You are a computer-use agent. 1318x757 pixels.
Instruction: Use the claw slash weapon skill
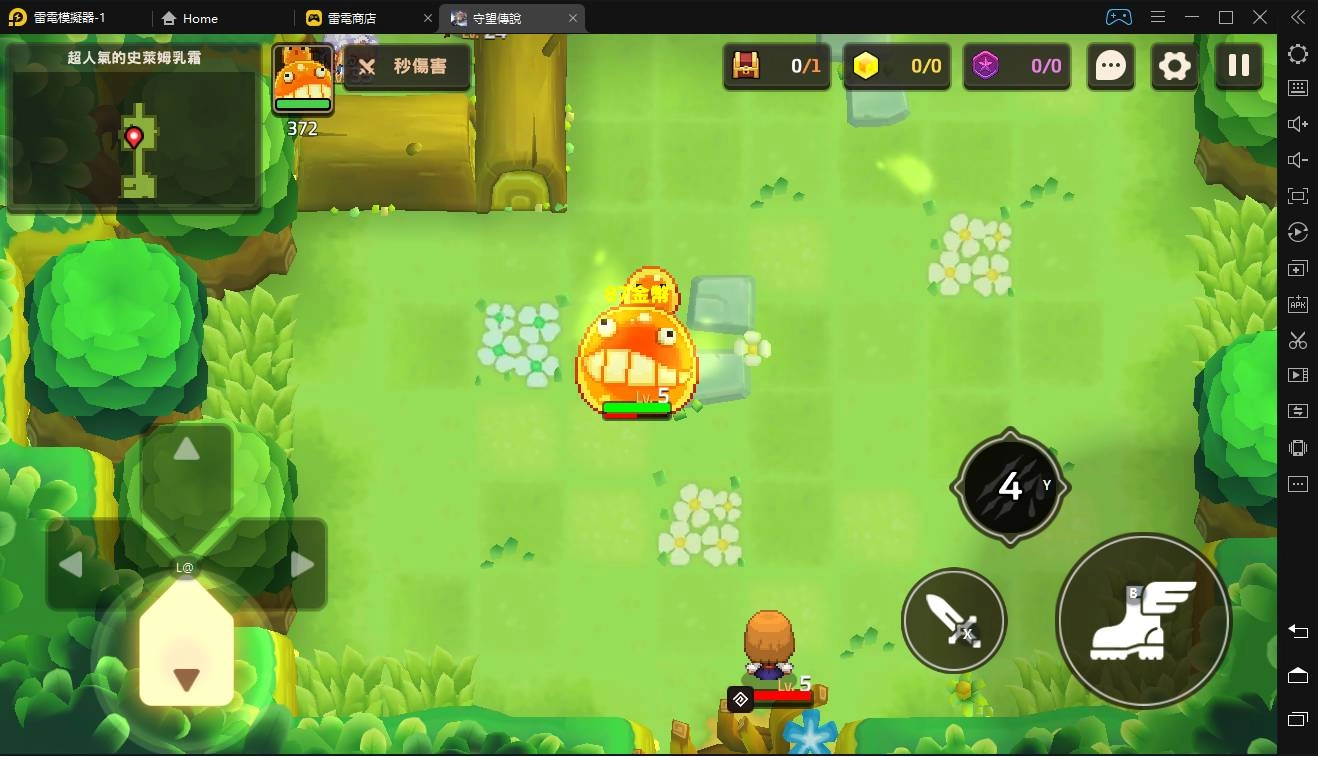click(x=1010, y=487)
